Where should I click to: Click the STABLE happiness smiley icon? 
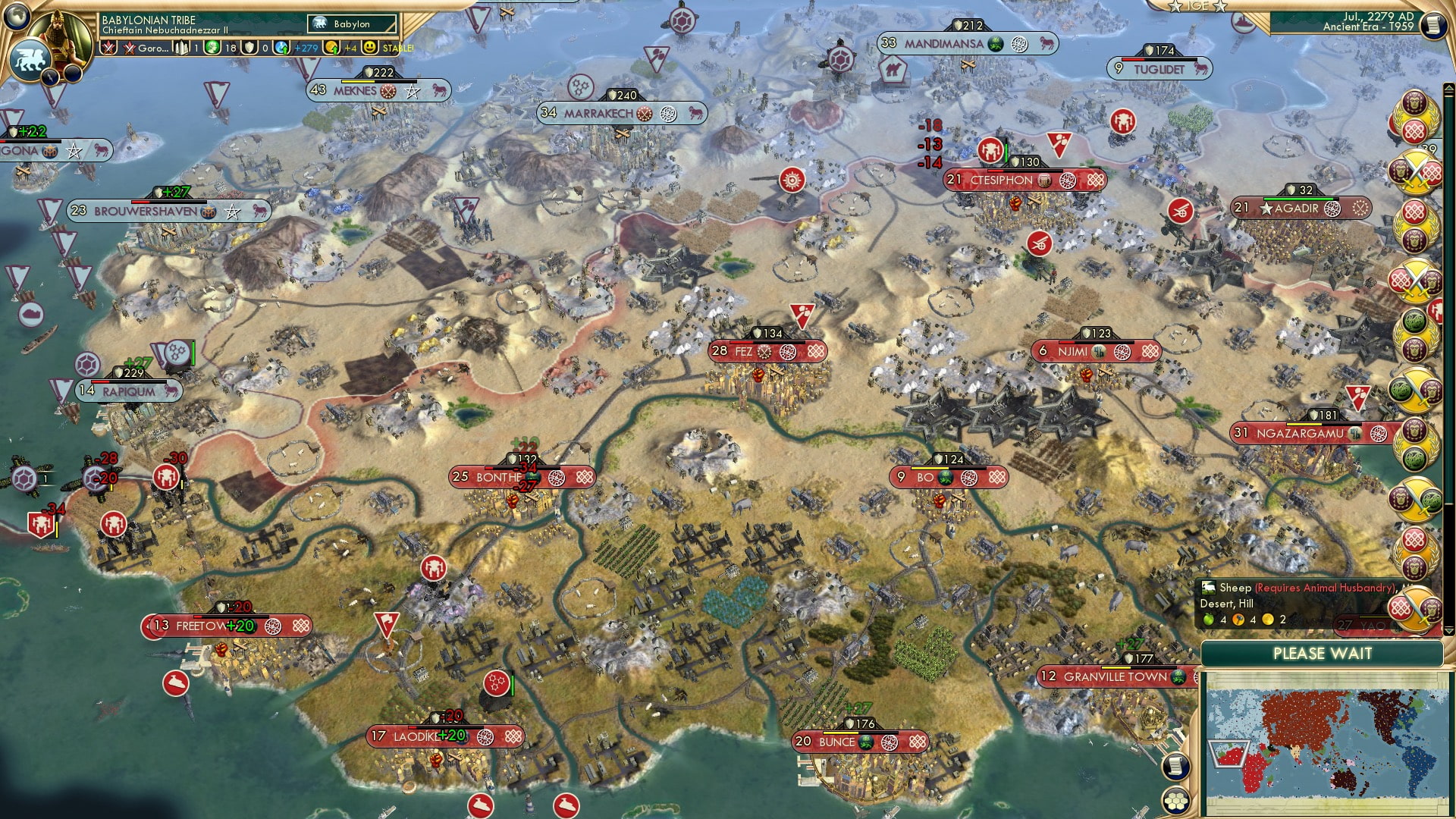click(369, 47)
